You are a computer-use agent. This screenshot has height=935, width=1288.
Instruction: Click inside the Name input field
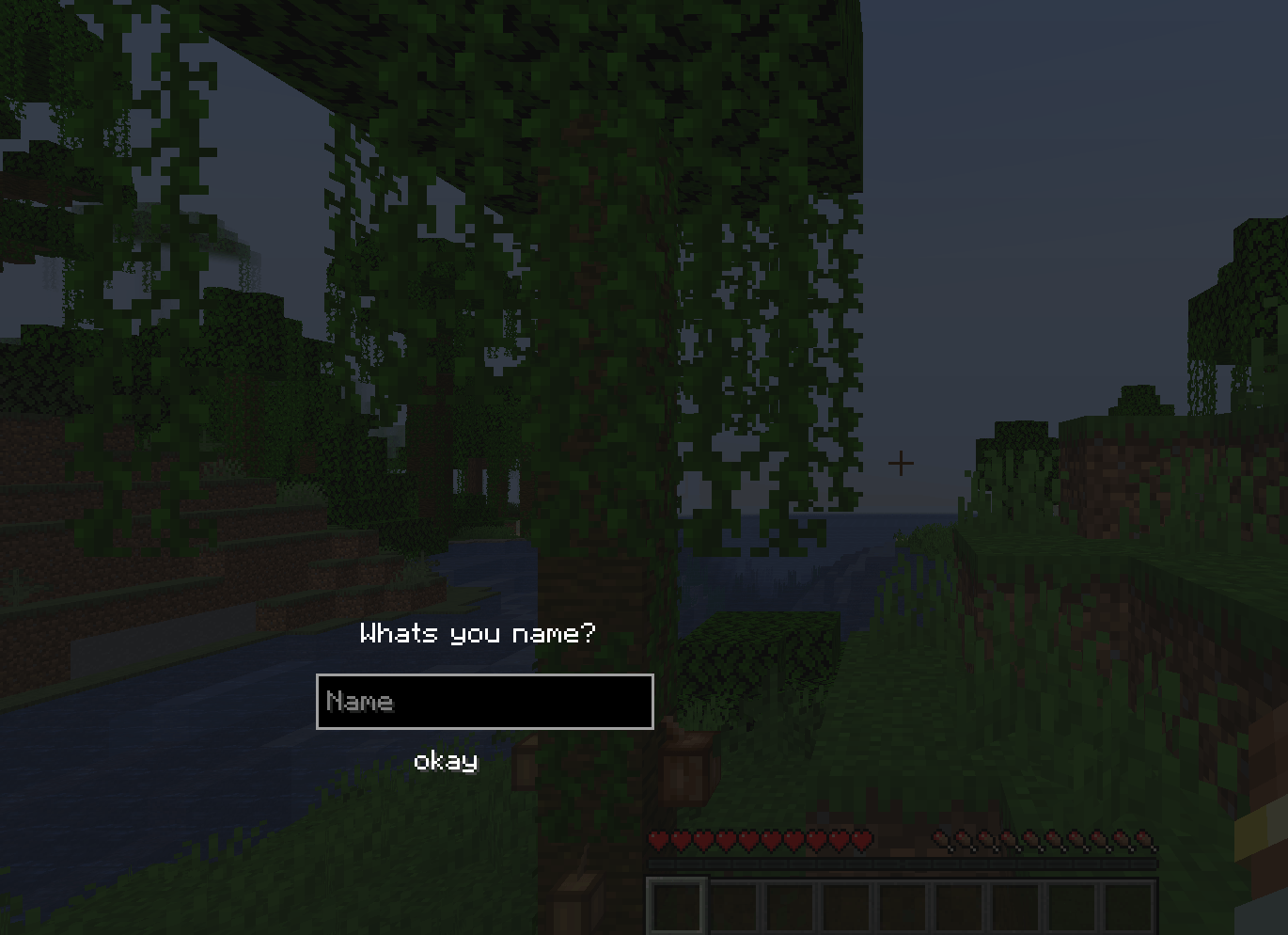(485, 701)
